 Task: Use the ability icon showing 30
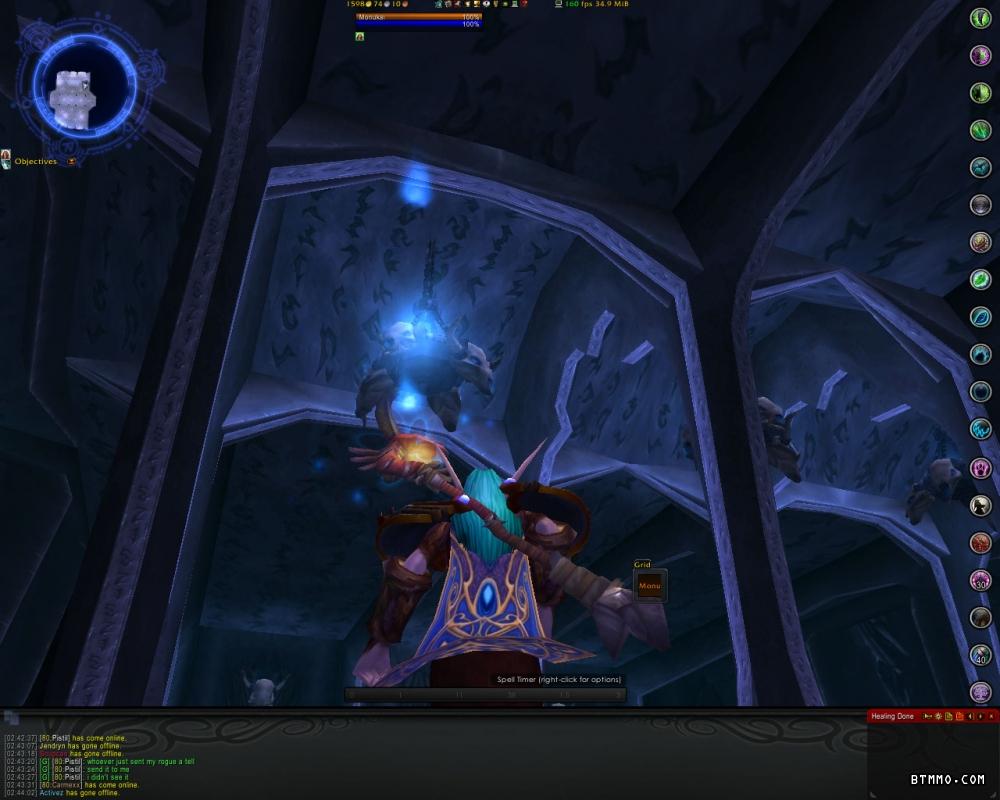coord(980,580)
